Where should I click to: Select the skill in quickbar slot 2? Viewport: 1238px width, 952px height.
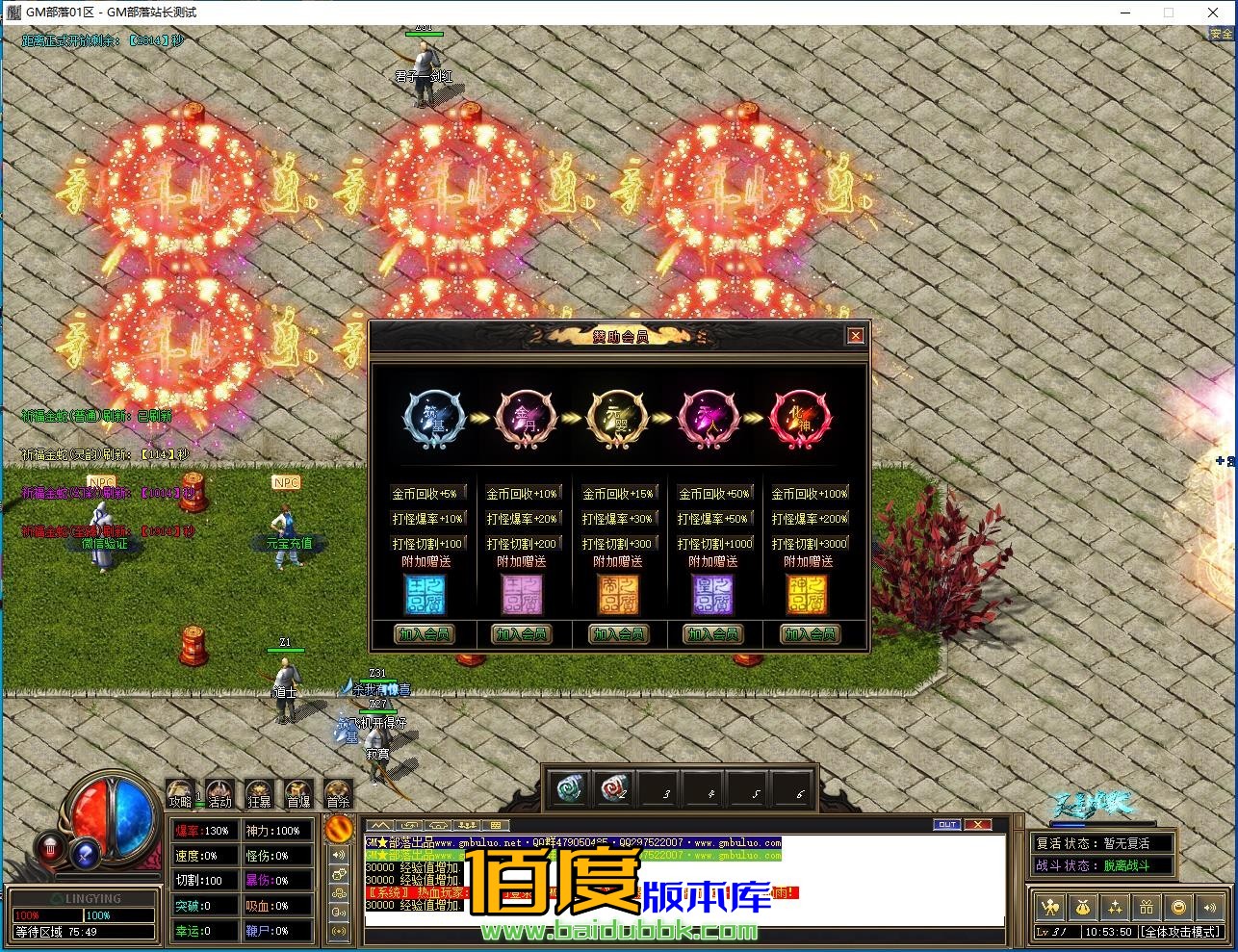coord(615,787)
